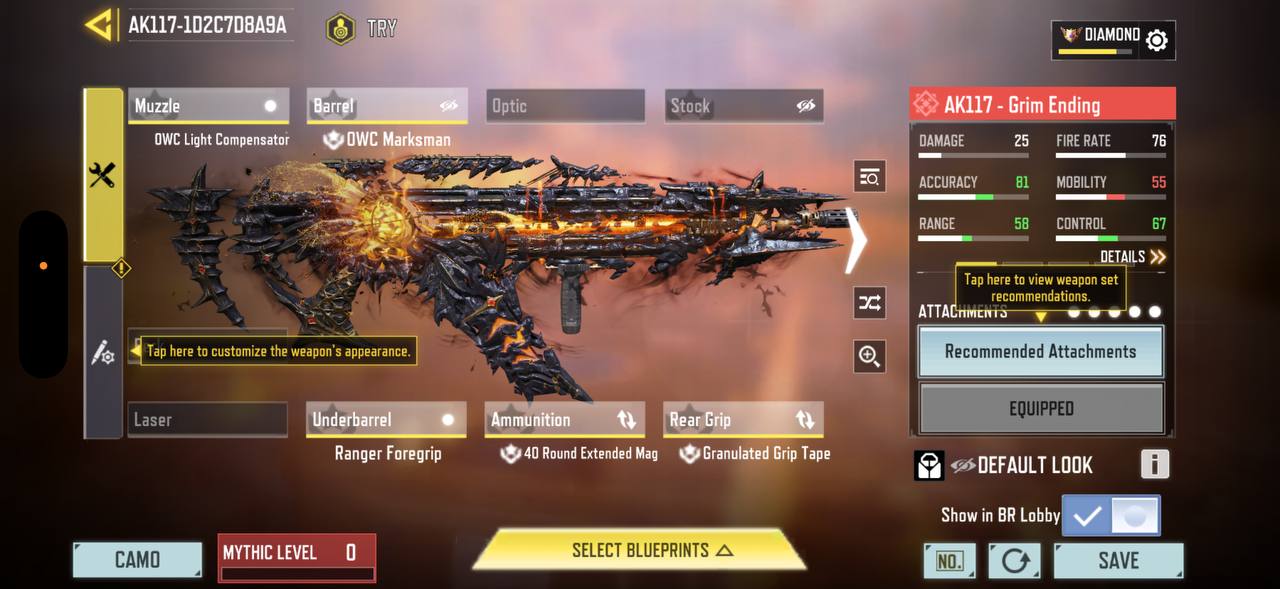
Task: Zoom in with the magnifier icon
Action: 870,356
